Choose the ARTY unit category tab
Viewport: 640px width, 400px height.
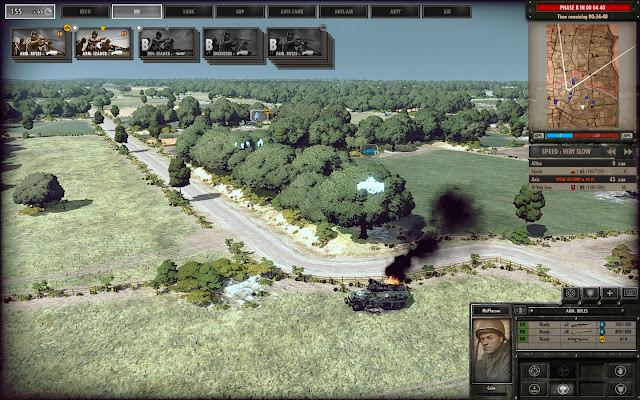[x=395, y=12]
